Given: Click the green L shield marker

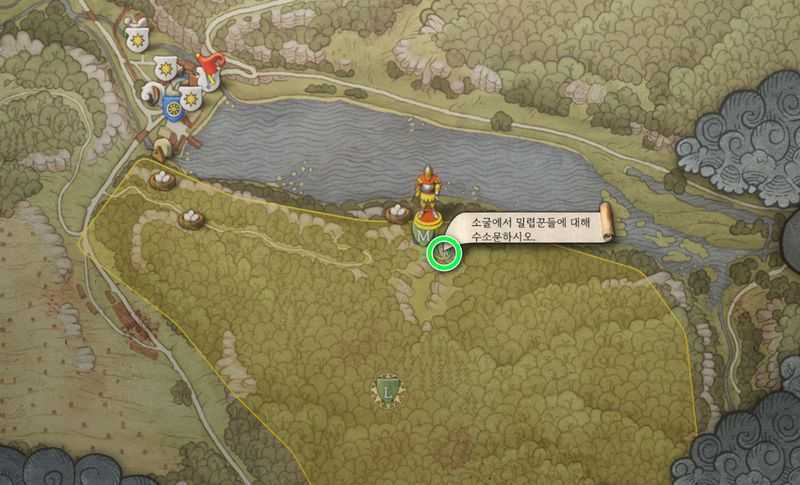Looking at the screenshot, I should 387,387.
